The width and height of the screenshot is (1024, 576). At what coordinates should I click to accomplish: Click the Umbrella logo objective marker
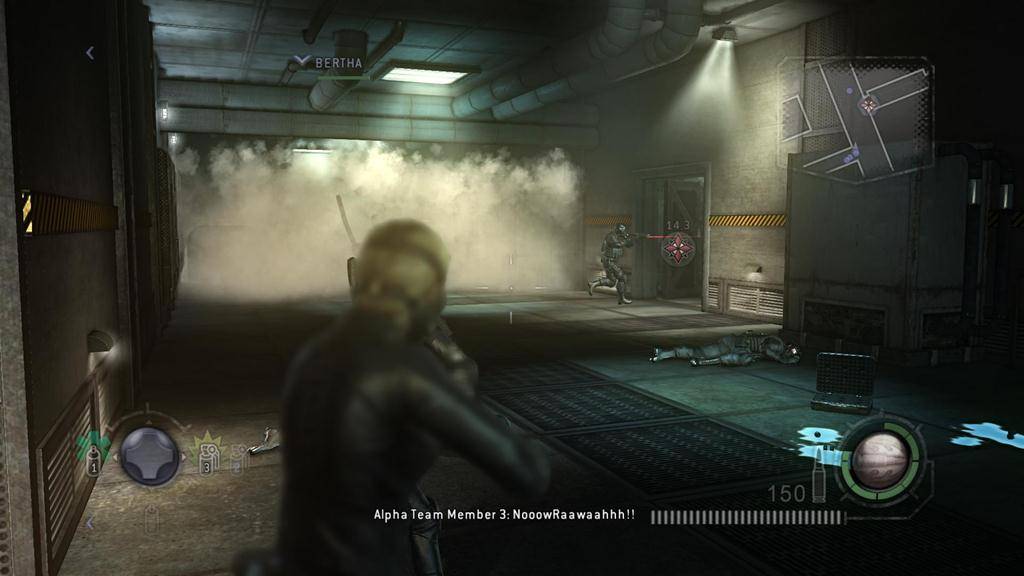pyautogui.click(x=679, y=249)
